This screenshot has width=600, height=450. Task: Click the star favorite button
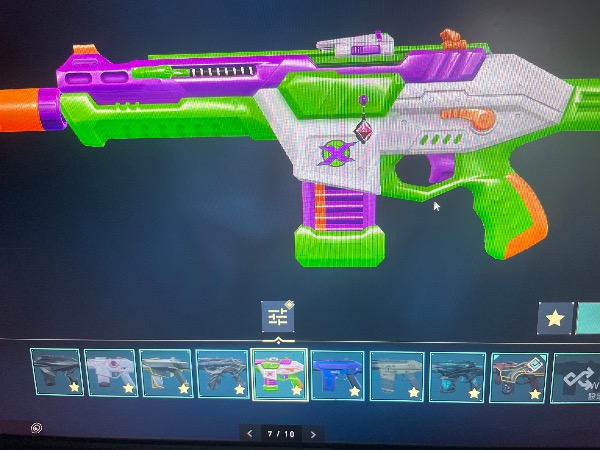coord(555,320)
